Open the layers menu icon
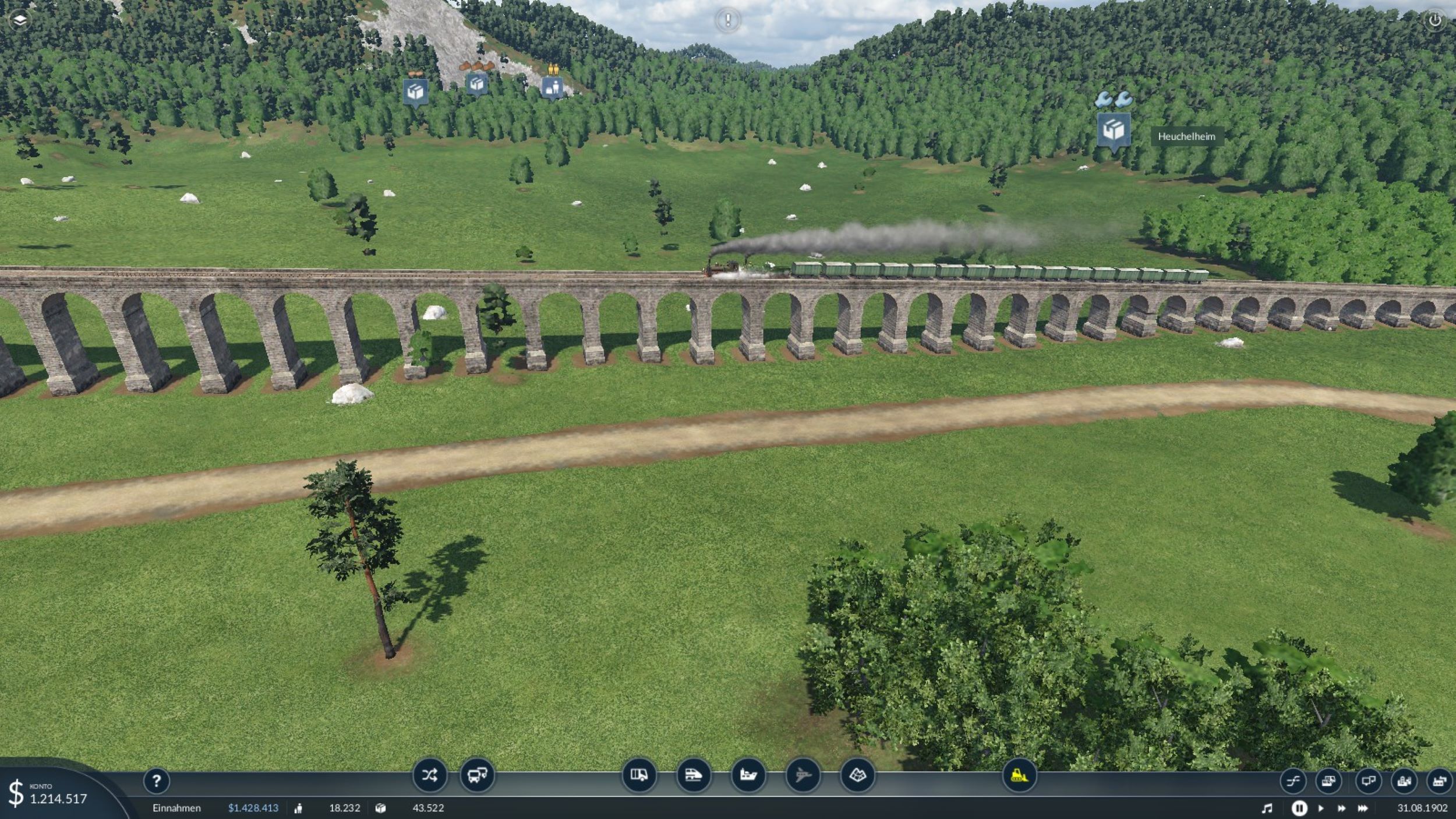Viewport: 1456px width, 819px height. pos(20,20)
